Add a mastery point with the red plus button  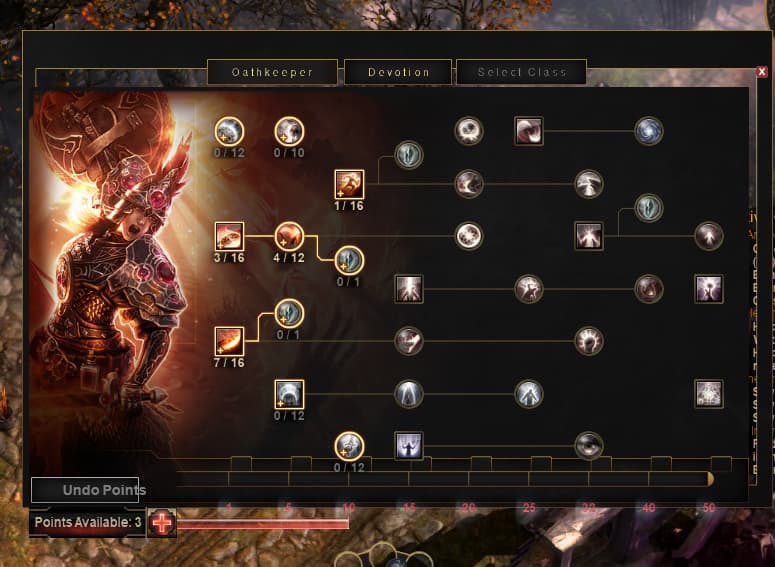(x=161, y=522)
